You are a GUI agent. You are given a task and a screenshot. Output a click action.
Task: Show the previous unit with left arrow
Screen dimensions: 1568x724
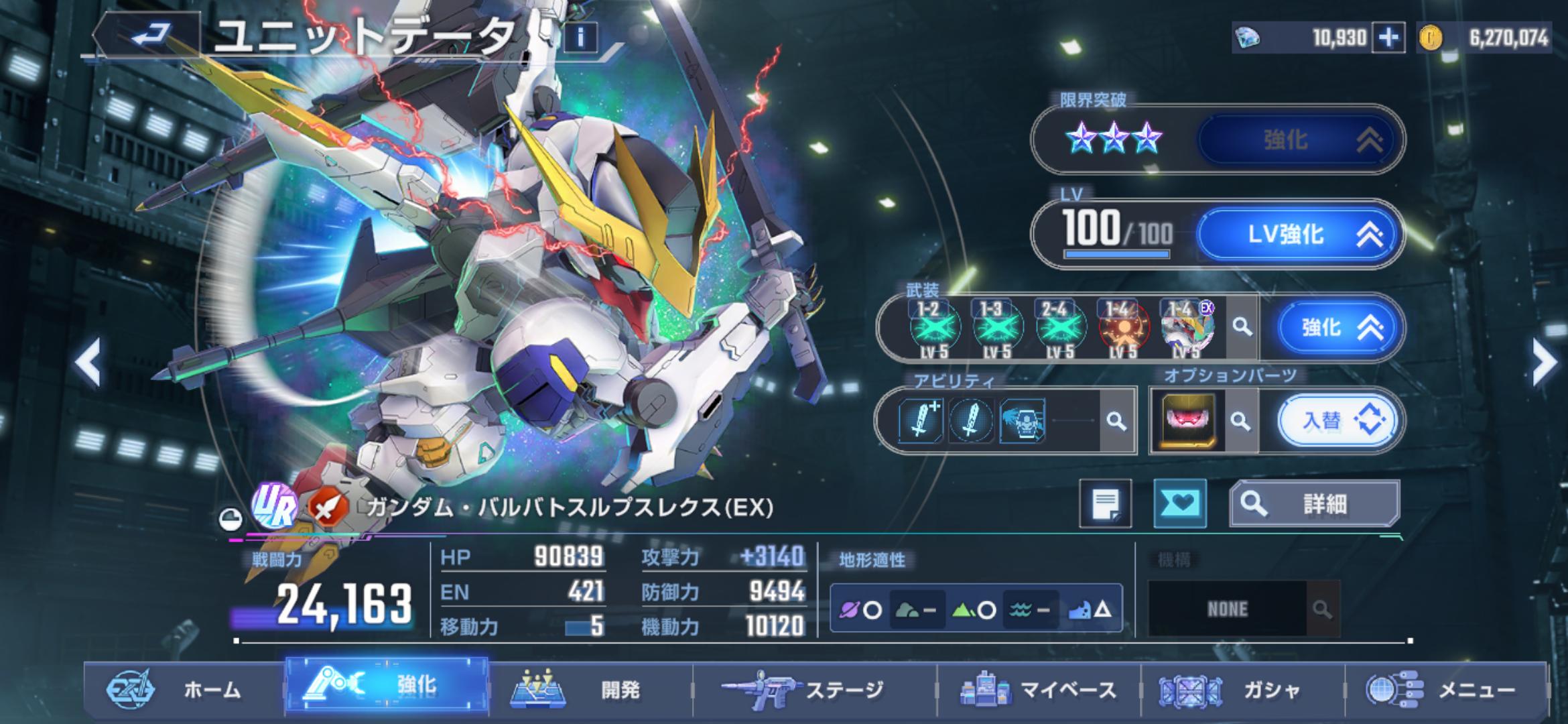click(x=88, y=363)
